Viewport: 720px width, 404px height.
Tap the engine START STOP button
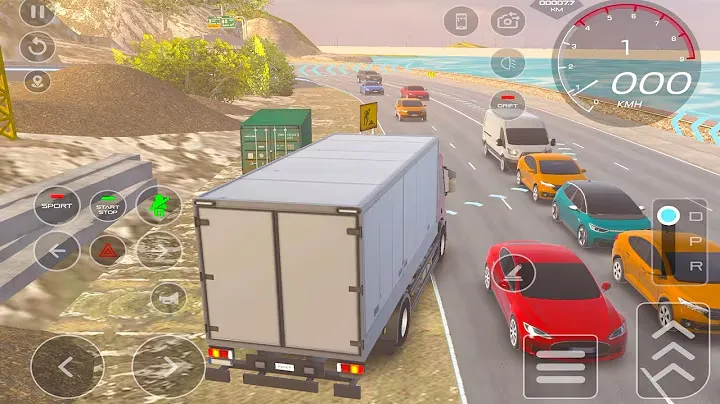[x=107, y=207]
